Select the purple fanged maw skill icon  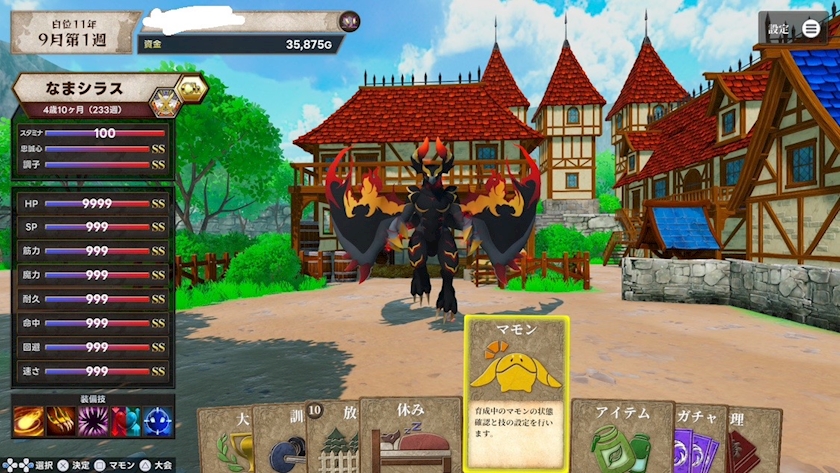point(94,422)
